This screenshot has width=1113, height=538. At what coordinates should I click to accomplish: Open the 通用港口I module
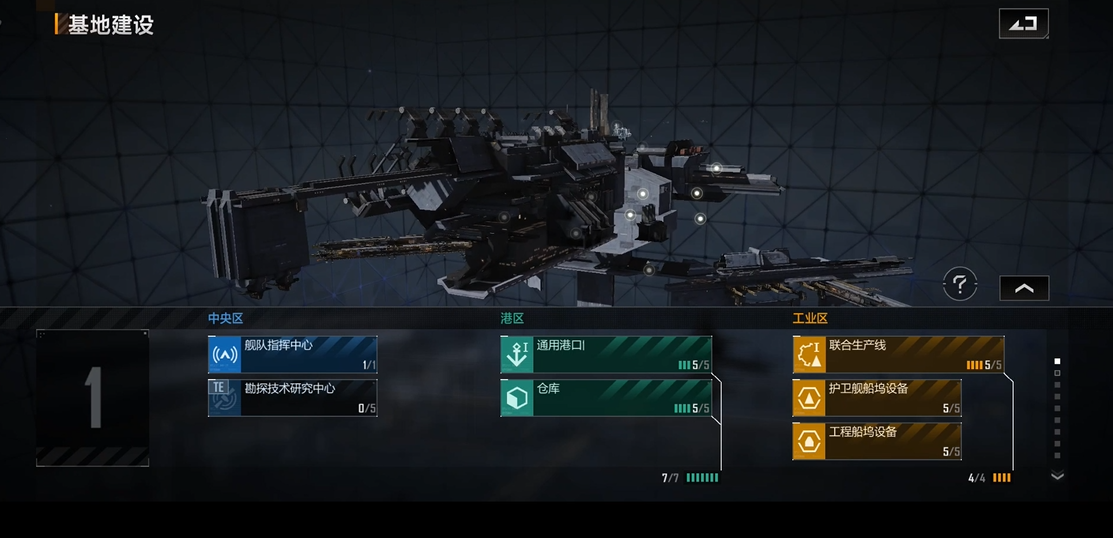coord(606,354)
